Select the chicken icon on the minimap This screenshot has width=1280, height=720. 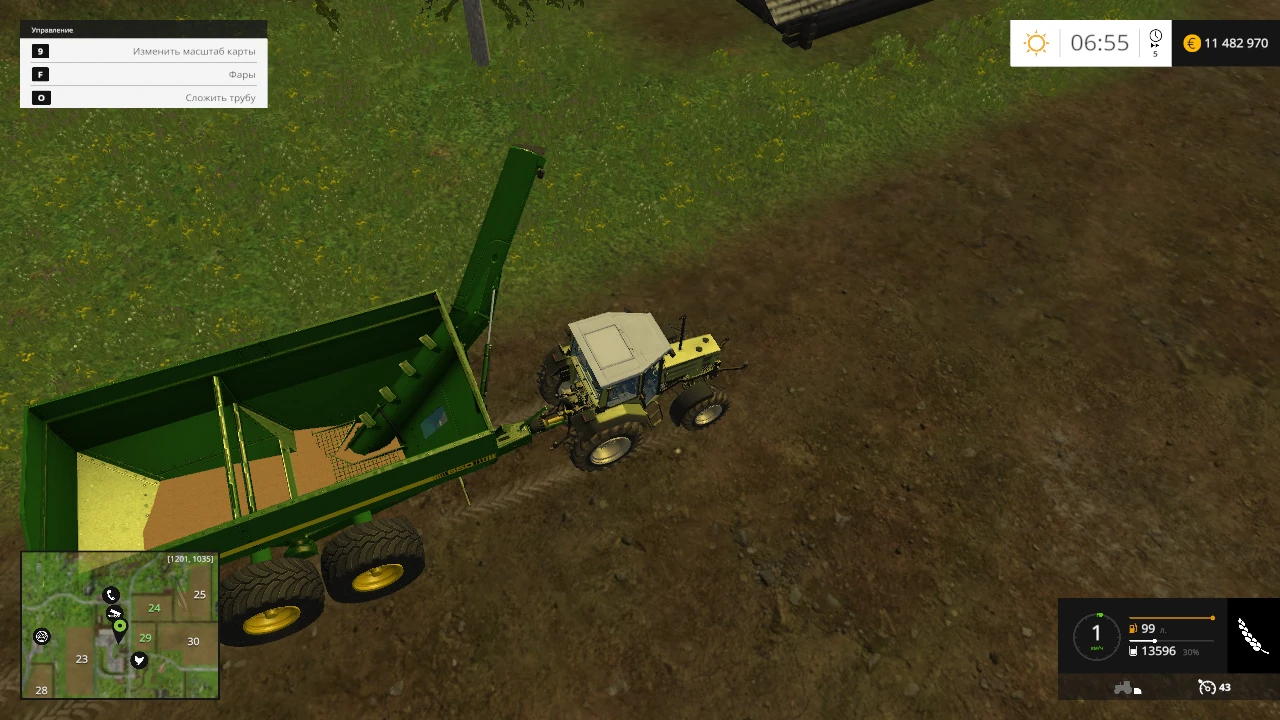coord(139,660)
